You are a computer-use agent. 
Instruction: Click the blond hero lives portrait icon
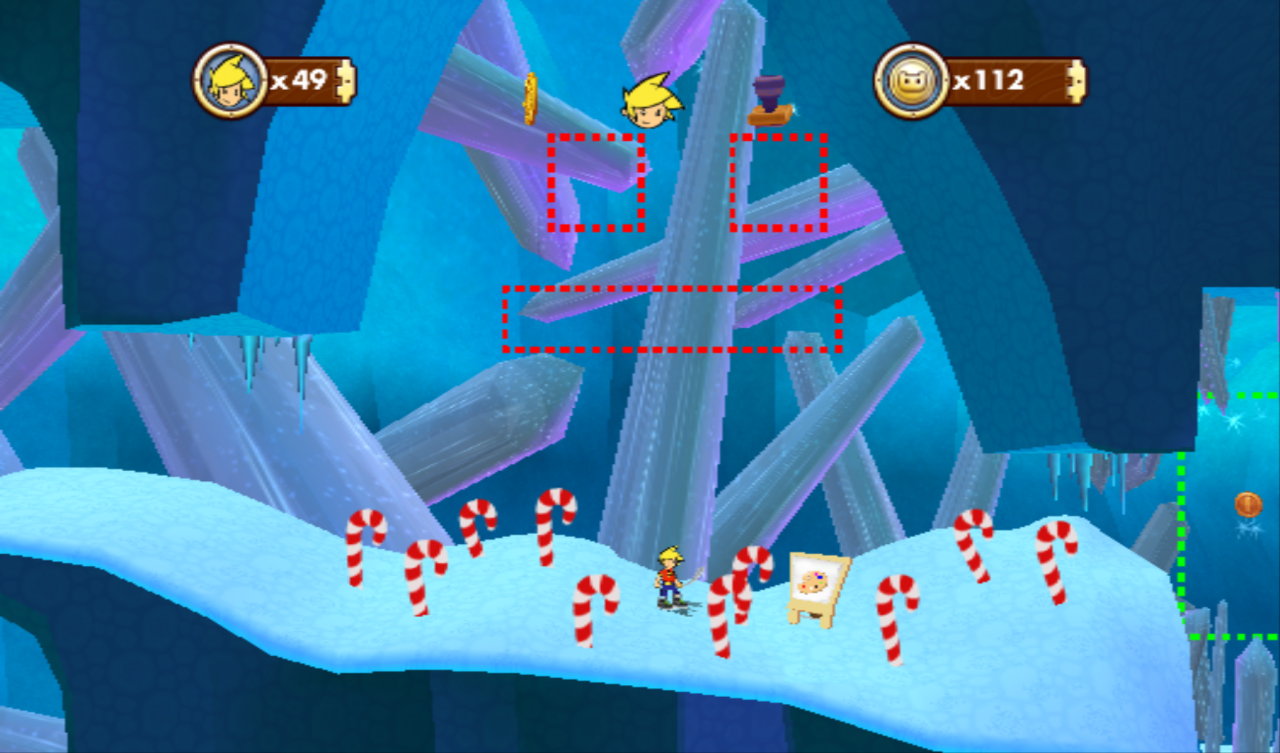pos(229,81)
